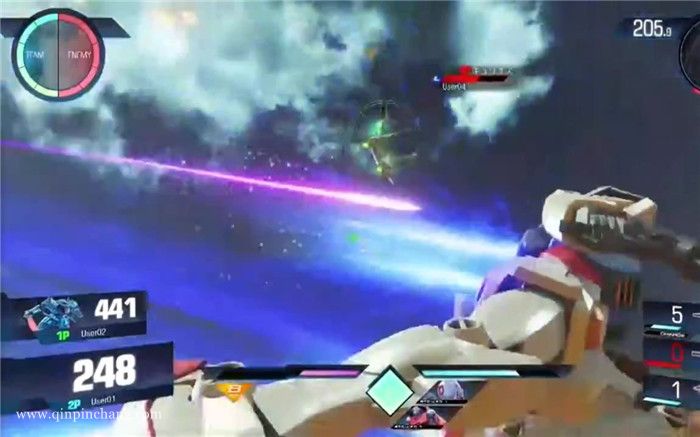The image size is (700, 437).
Task: Select the User04 enemy target nameplate
Action: pyautogui.click(x=475, y=78)
